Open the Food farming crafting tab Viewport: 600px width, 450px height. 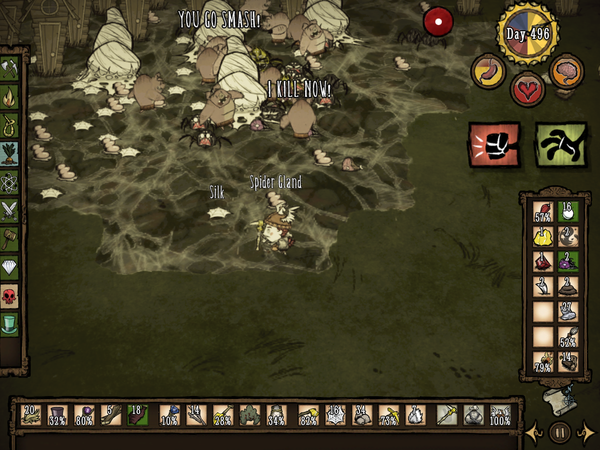[x=10, y=154]
